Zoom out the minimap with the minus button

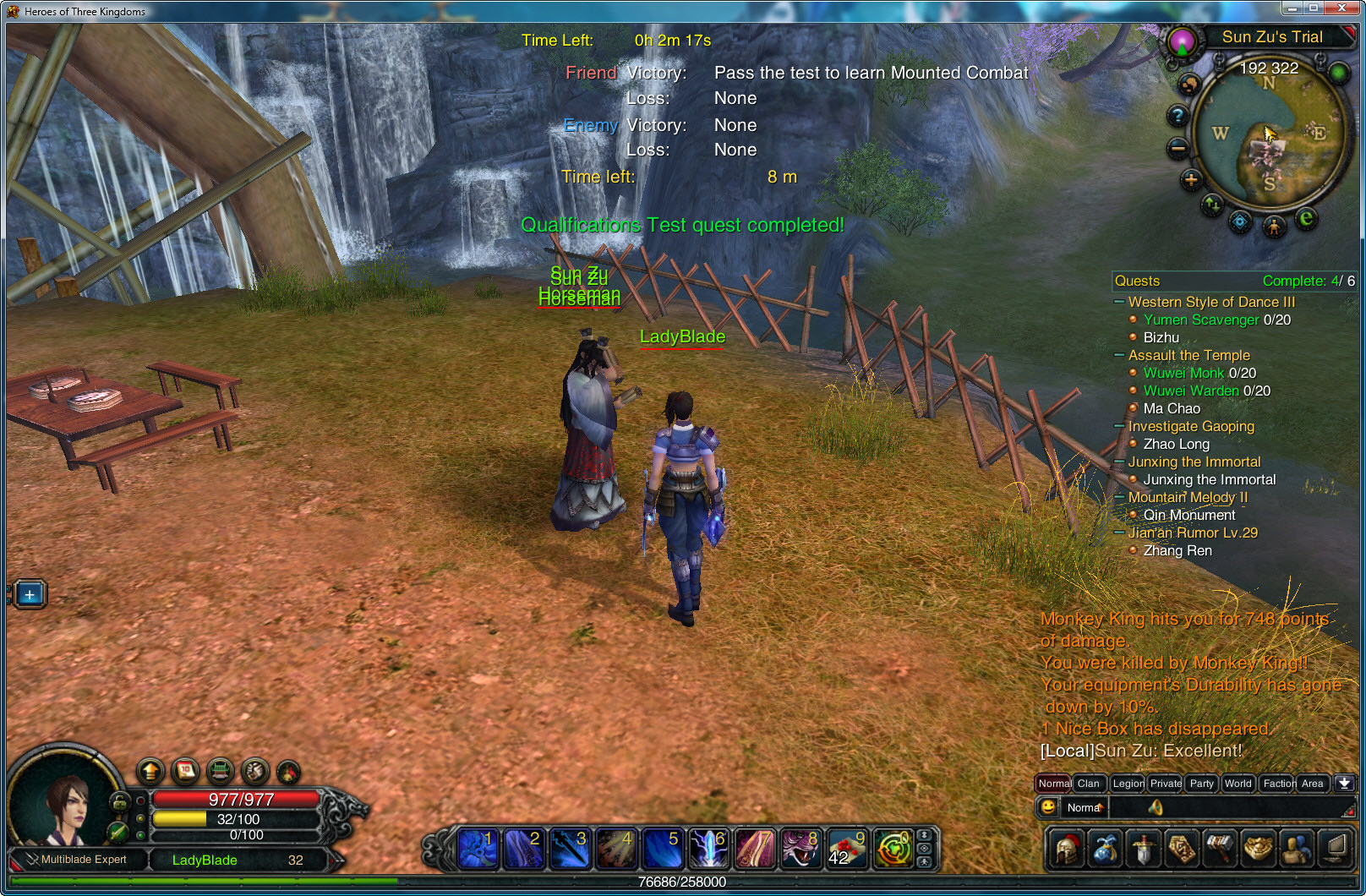pyautogui.click(x=1177, y=149)
